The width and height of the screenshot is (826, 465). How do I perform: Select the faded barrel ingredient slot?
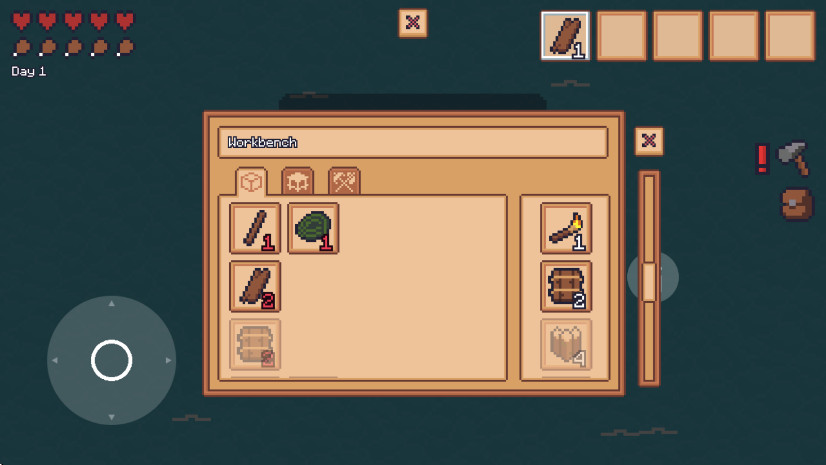pyautogui.click(x=255, y=344)
